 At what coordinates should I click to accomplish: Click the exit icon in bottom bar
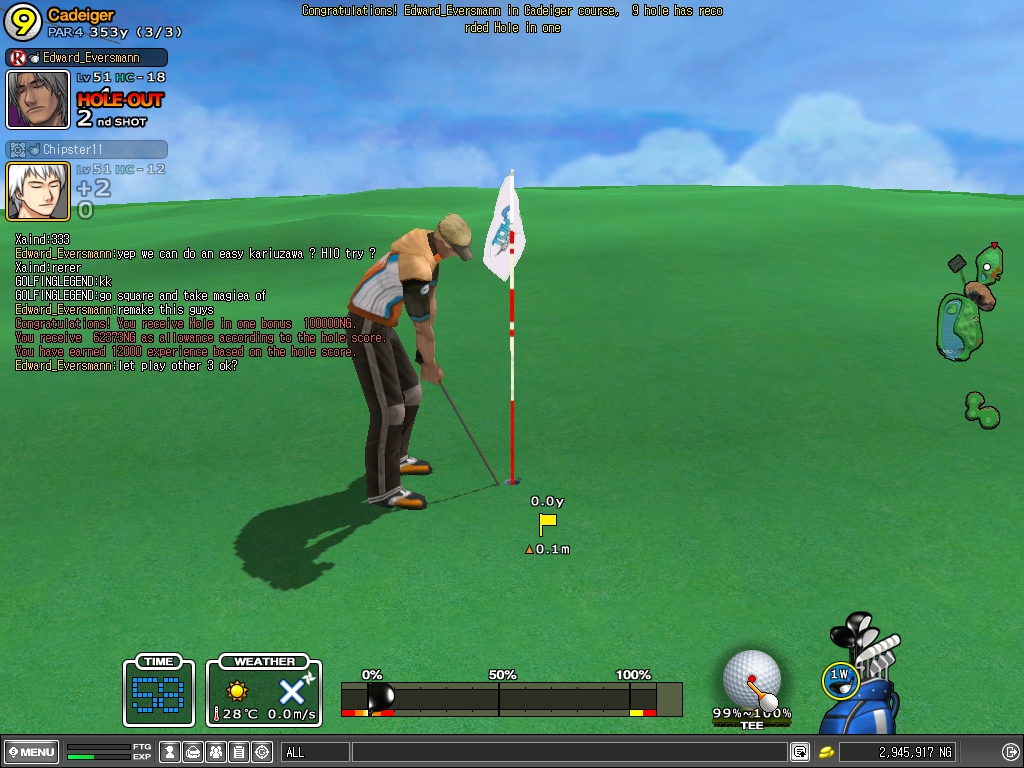click(1010, 752)
